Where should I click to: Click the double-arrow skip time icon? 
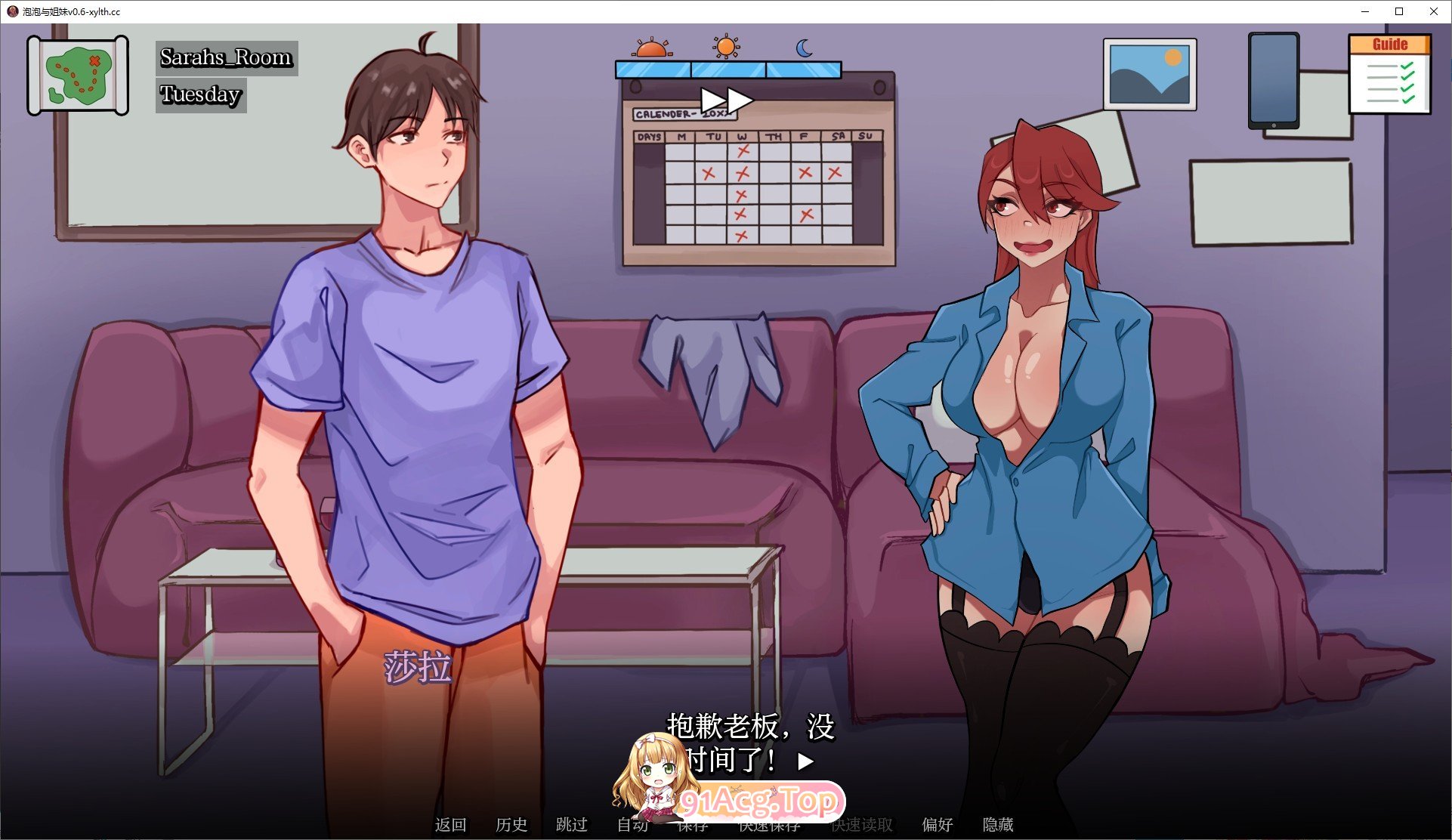click(728, 100)
